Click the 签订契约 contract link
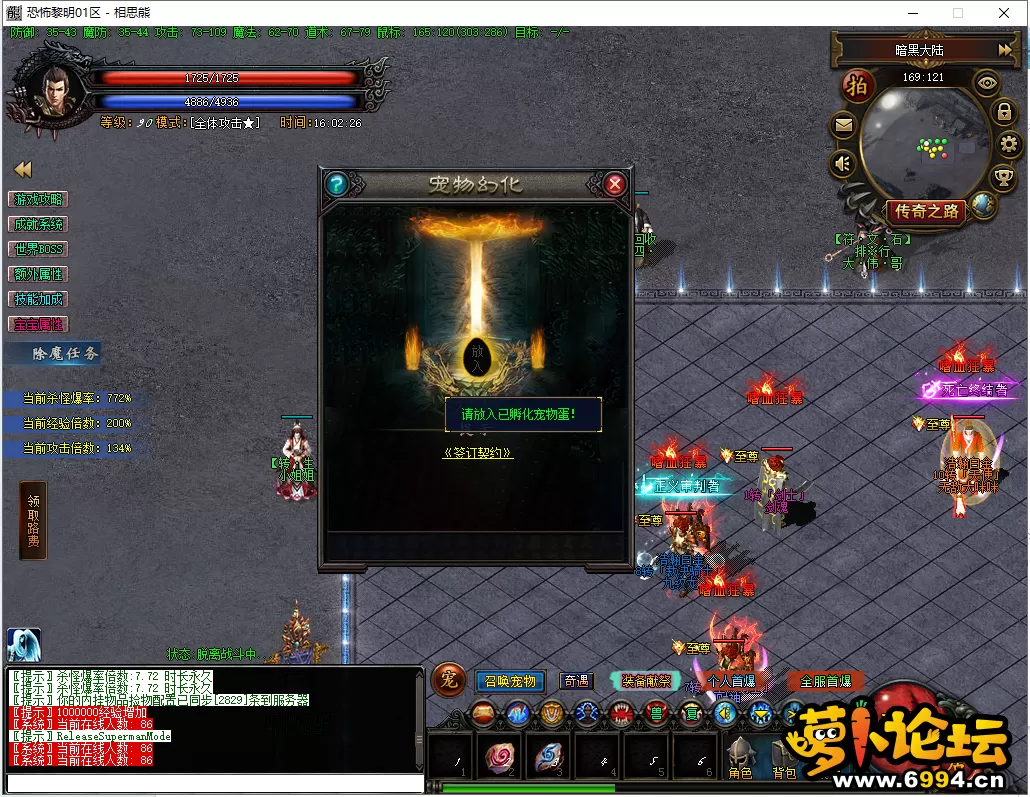This screenshot has height=797, width=1030. coord(477,452)
